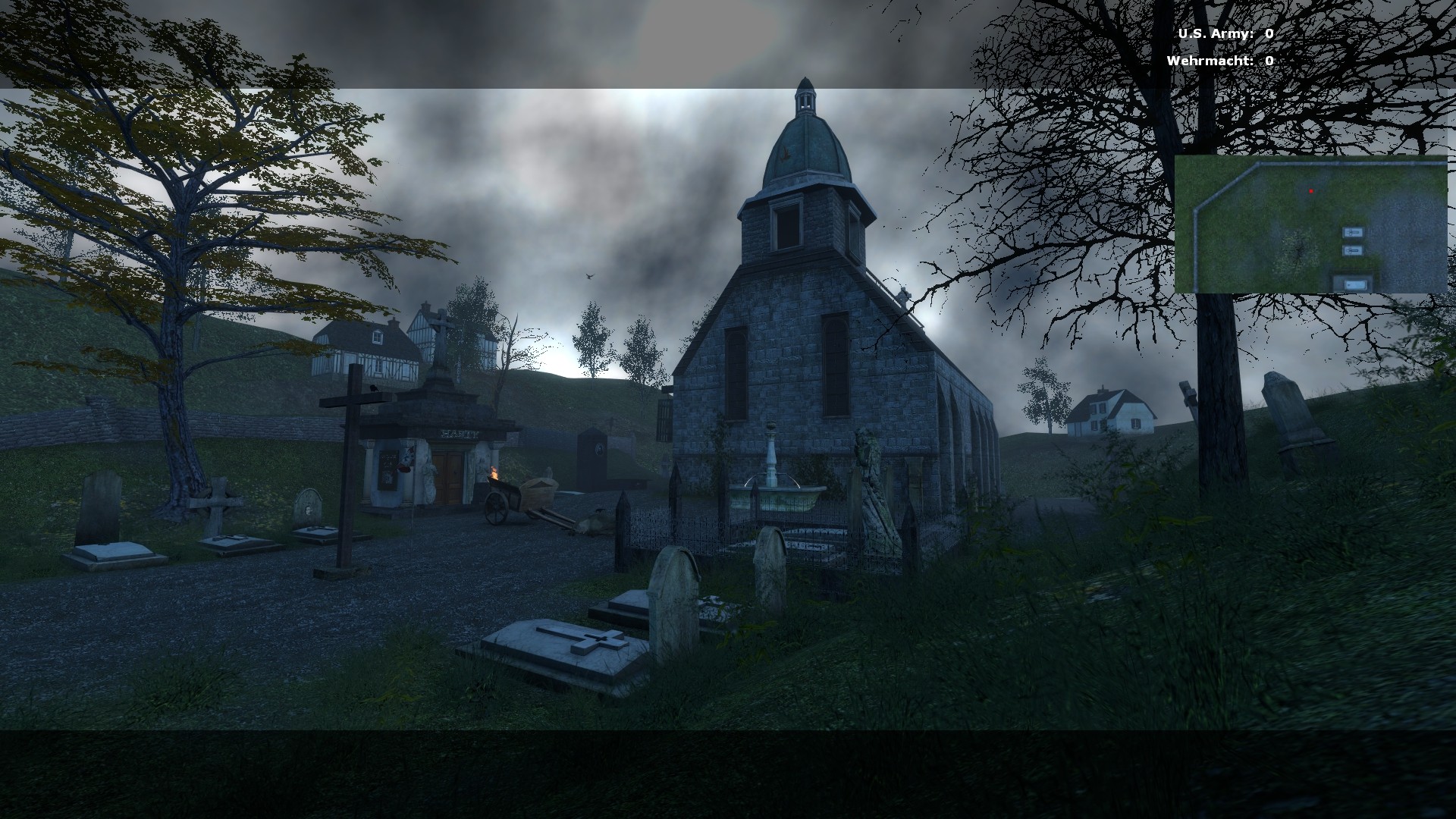Image resolution: width=1456 pixels, height=819 pixels.
Task: Click the bird perched on the cross
Action: point(374,389)
